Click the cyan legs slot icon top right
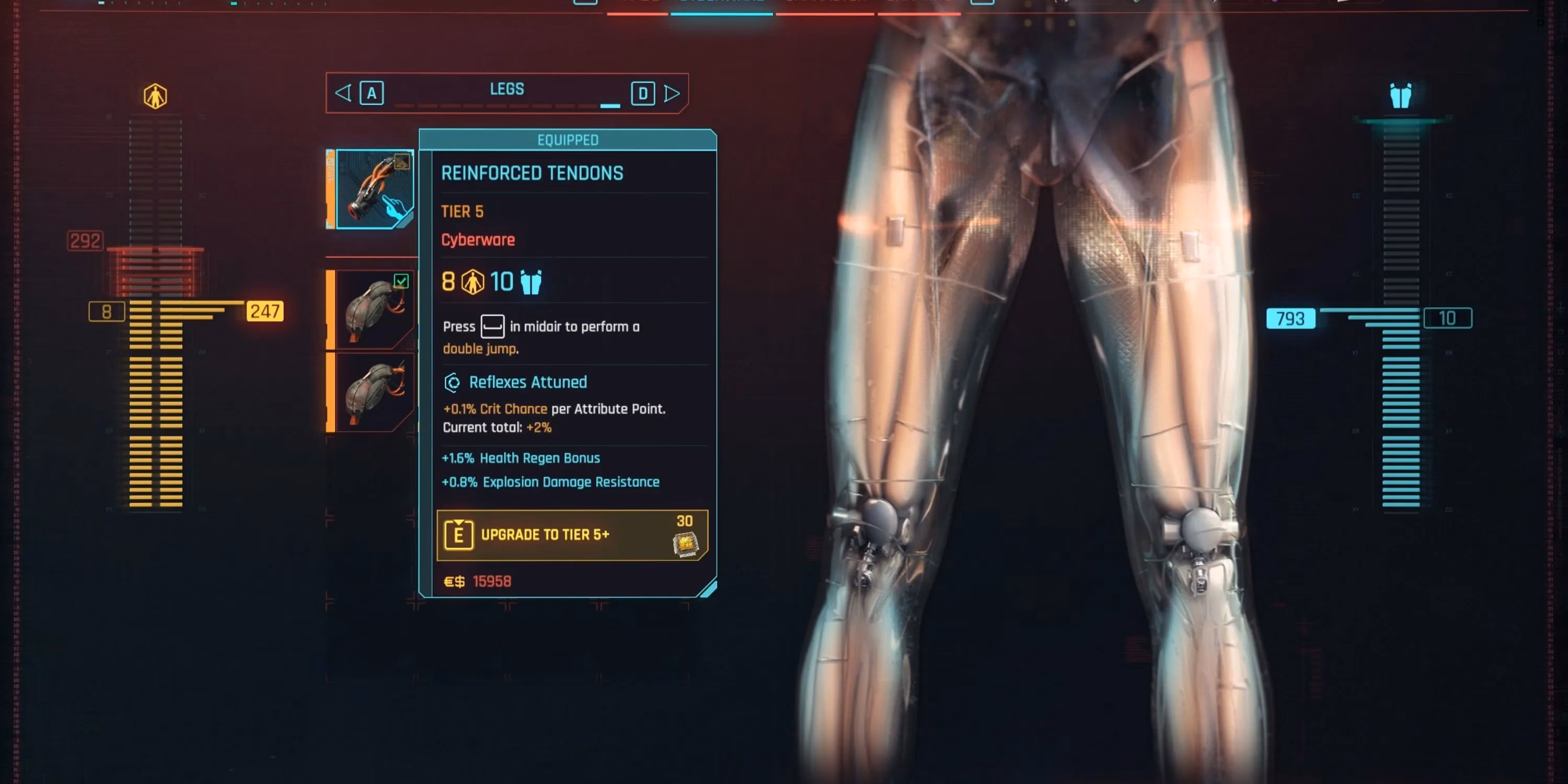The image size is (1568, 784). pyautogui.click(x=1402, y=95)
